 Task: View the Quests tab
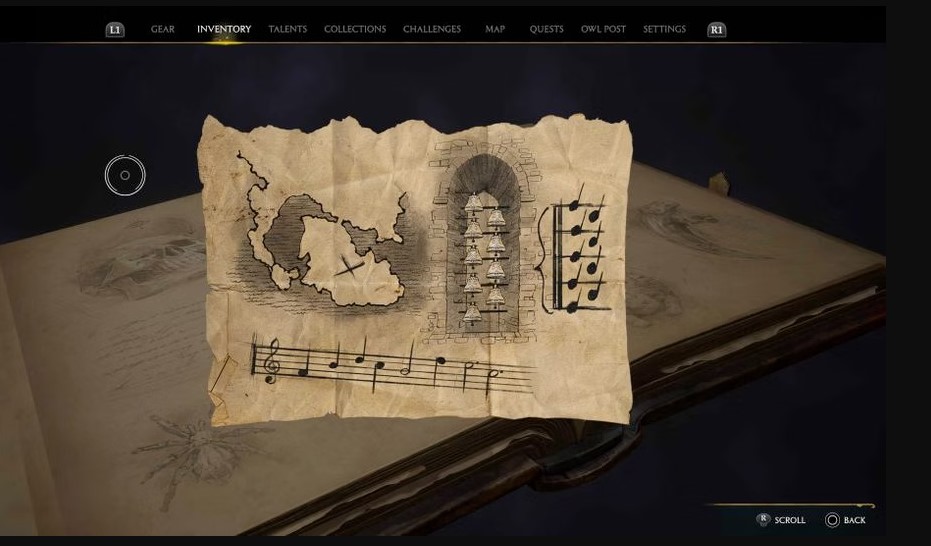546,29
